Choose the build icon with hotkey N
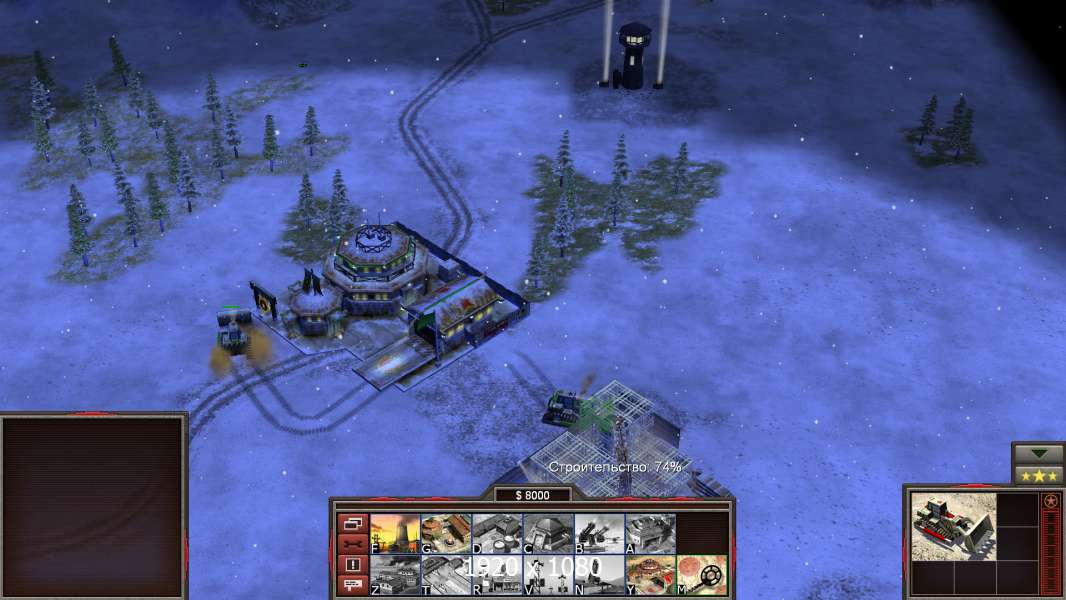The image size is (1066, 600). click(x=599, y=575)
